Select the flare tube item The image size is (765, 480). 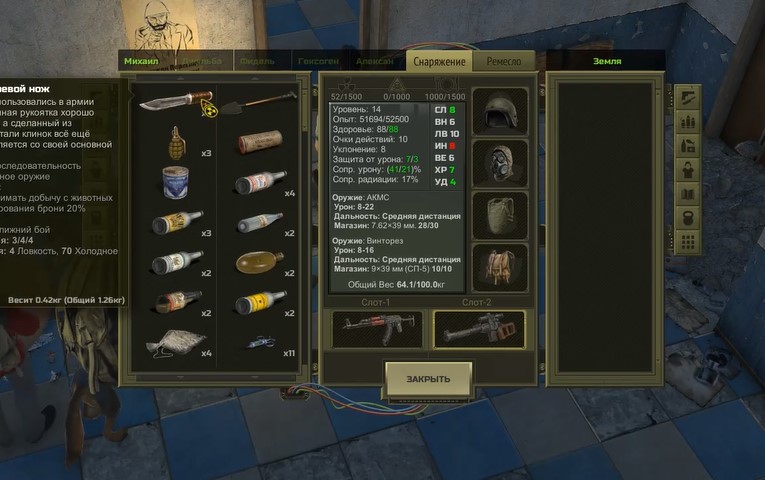point(259,142)
